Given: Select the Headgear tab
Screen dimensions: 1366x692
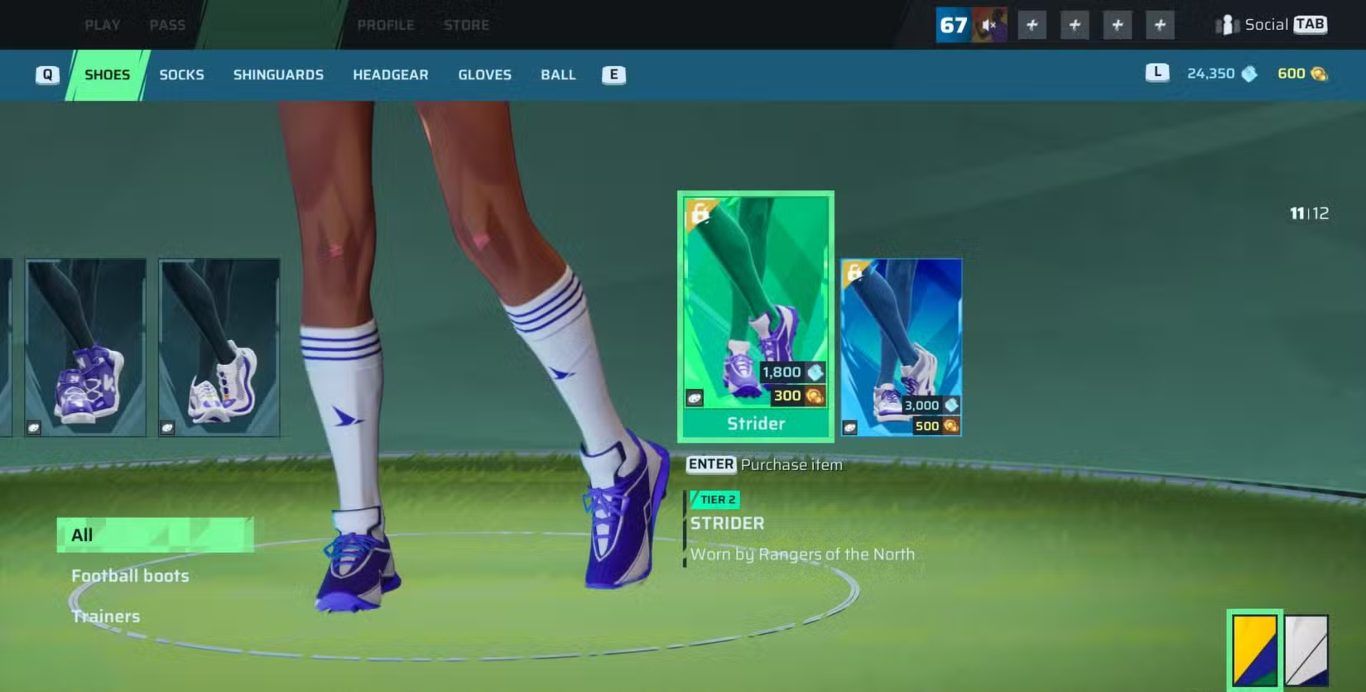Looking at the screenshot, I should click(390, 75).
